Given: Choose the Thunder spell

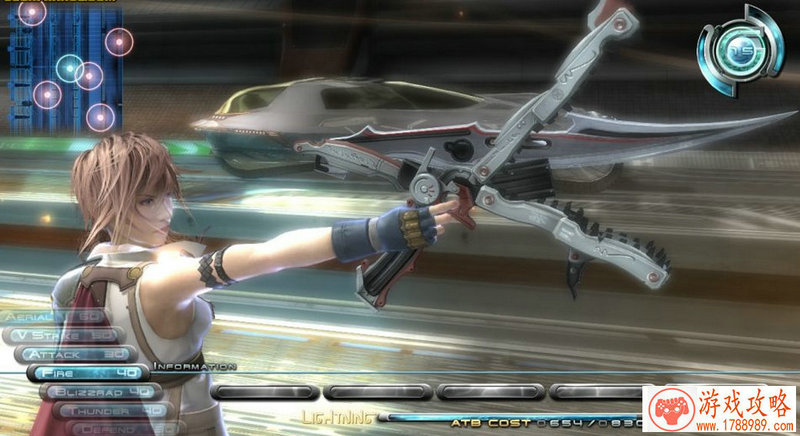Looking at the screenshot, I should pos(108,410).
